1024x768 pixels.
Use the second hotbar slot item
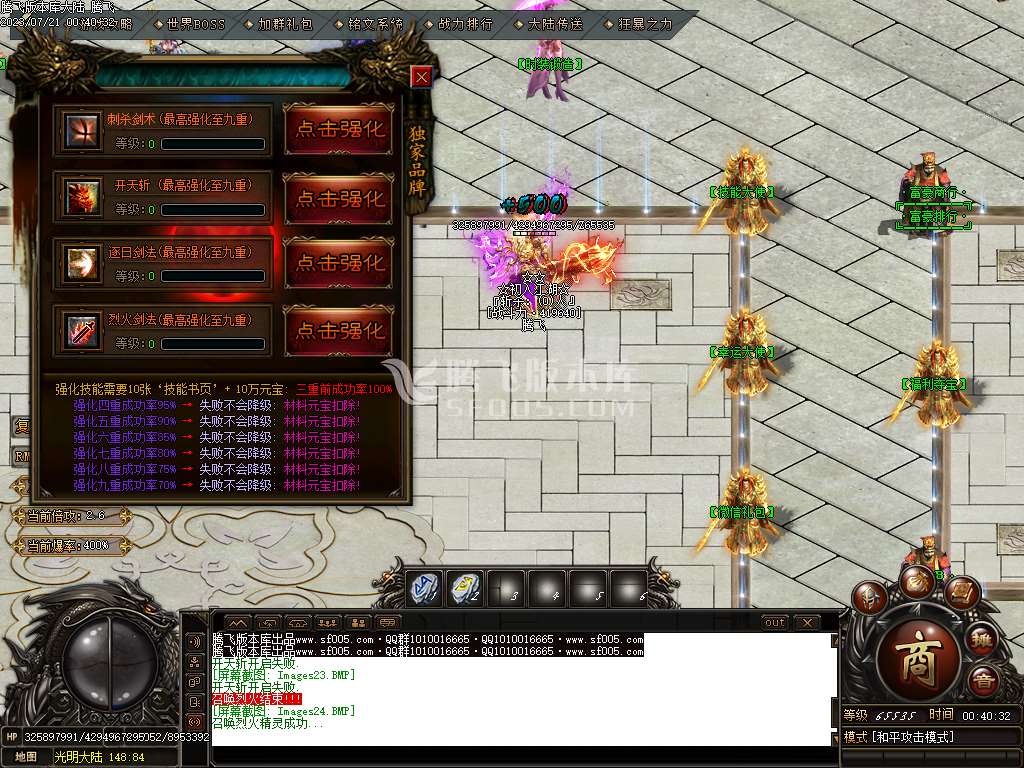pos(465,587)
